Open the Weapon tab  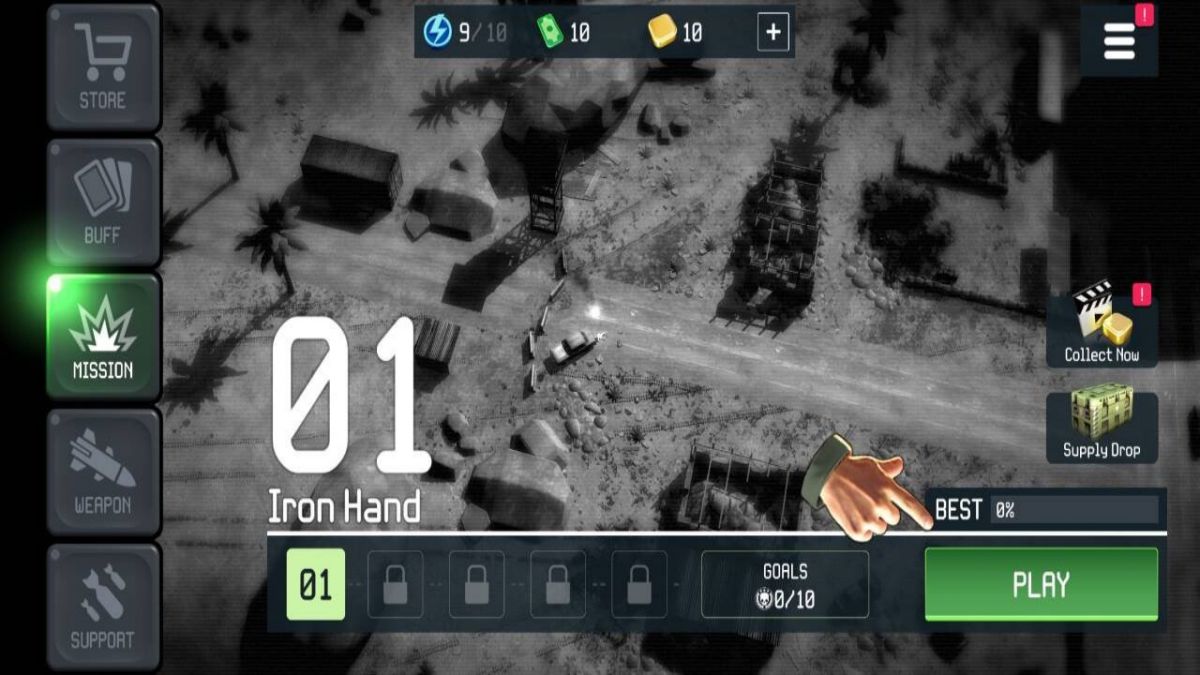click(103, 473)
